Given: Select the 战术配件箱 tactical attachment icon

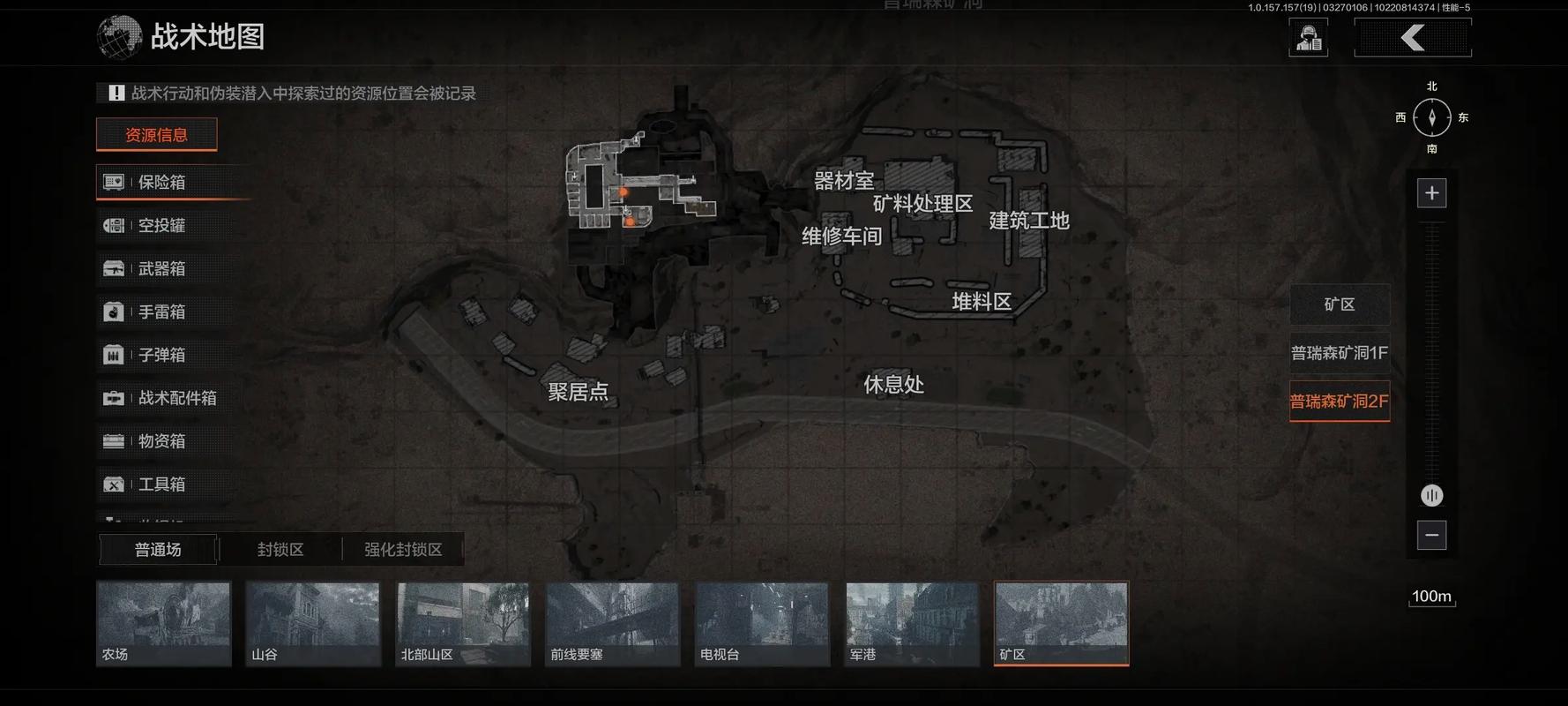Looking at the screenshot, I should (113, 398).
